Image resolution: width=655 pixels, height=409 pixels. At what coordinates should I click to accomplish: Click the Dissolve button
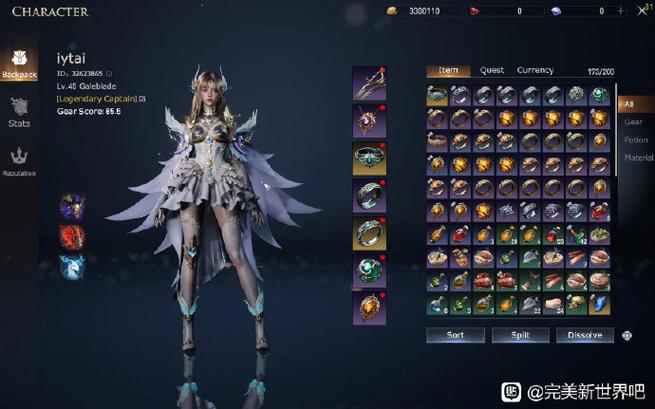click(x=585, y=336)
